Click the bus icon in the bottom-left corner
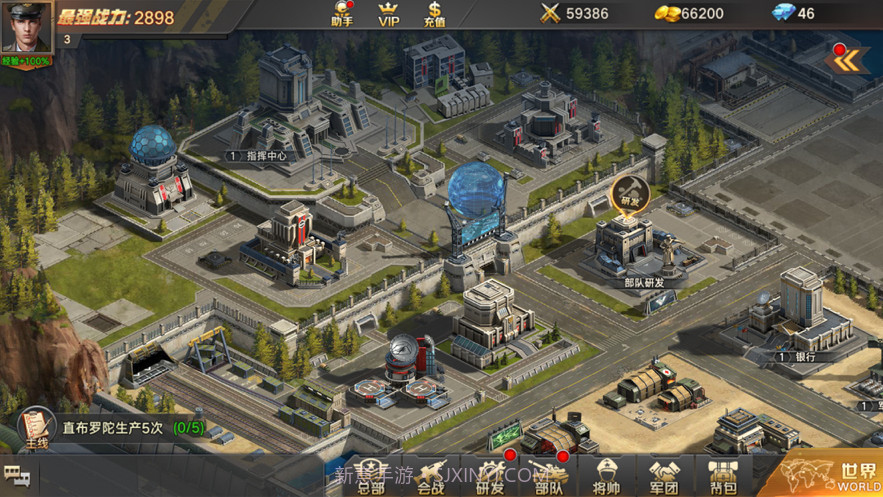 coord(16,476)
